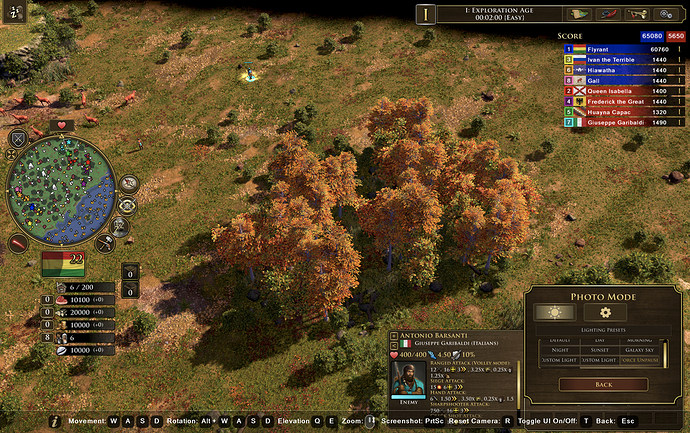Click the lighting presets scrollbar
The image size is (690, 433).
coord(663,352)
